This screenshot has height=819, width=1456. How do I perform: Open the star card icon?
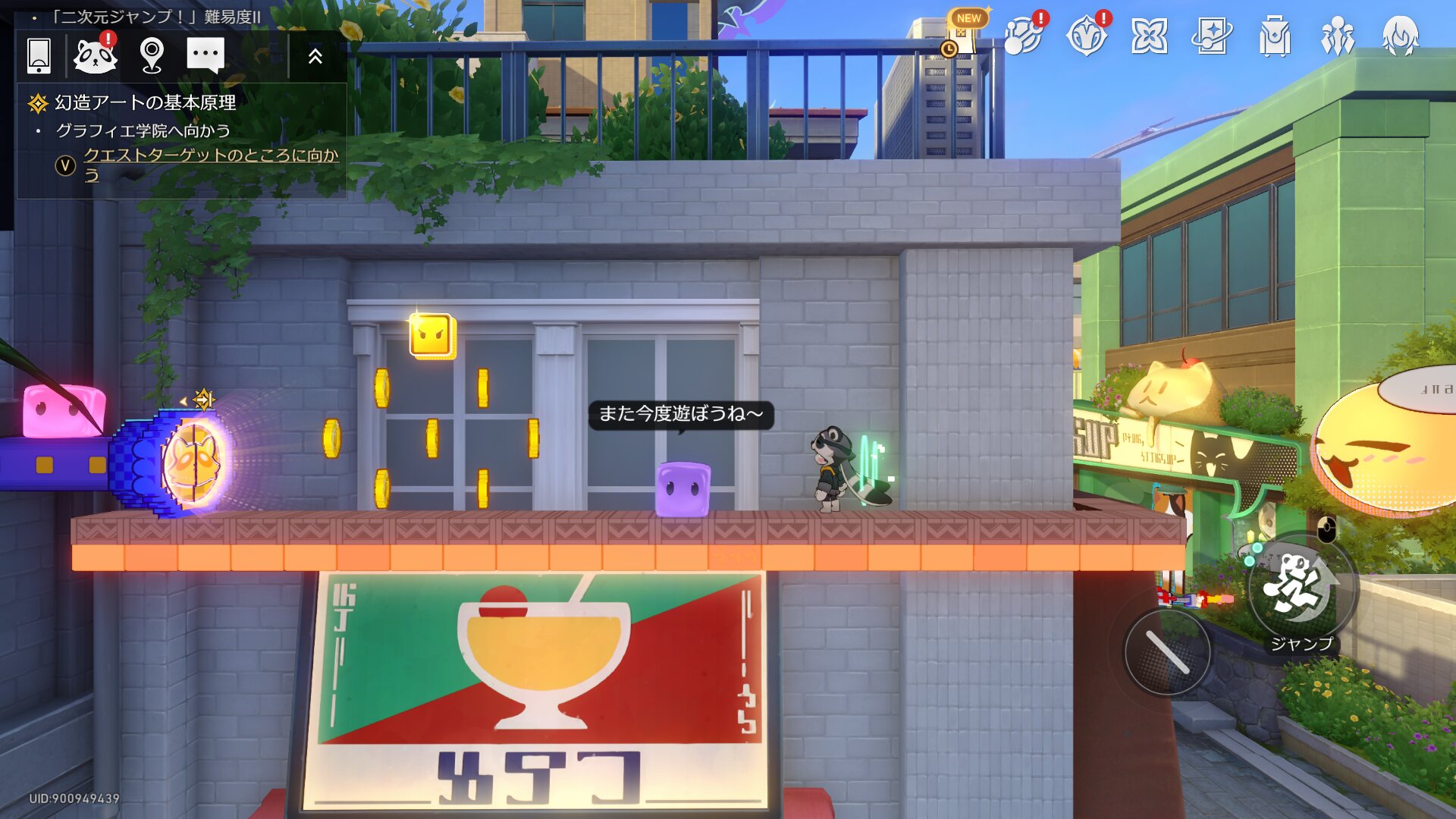(1212, 36)
